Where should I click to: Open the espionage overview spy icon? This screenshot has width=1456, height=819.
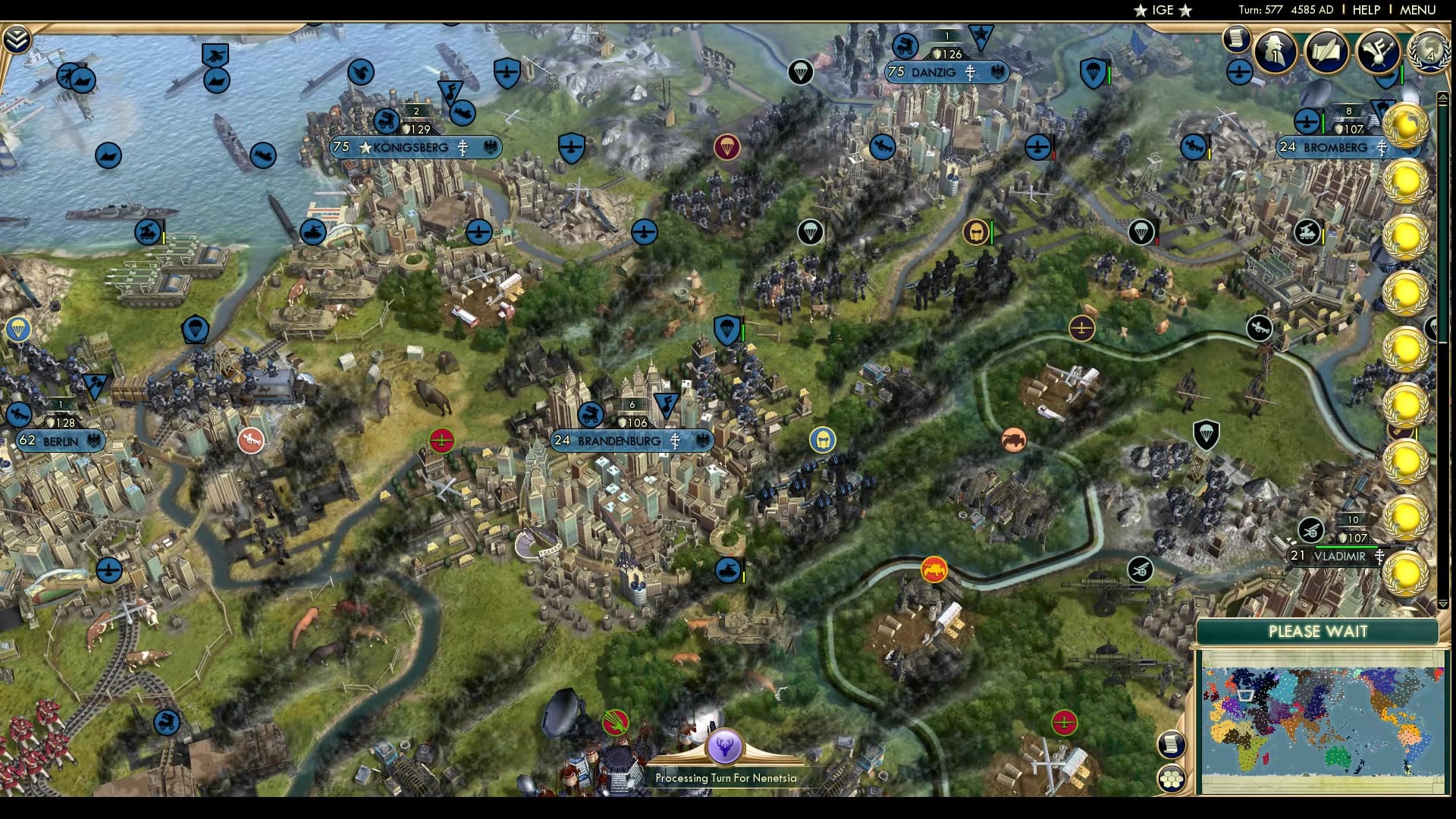pos(1274,53)
